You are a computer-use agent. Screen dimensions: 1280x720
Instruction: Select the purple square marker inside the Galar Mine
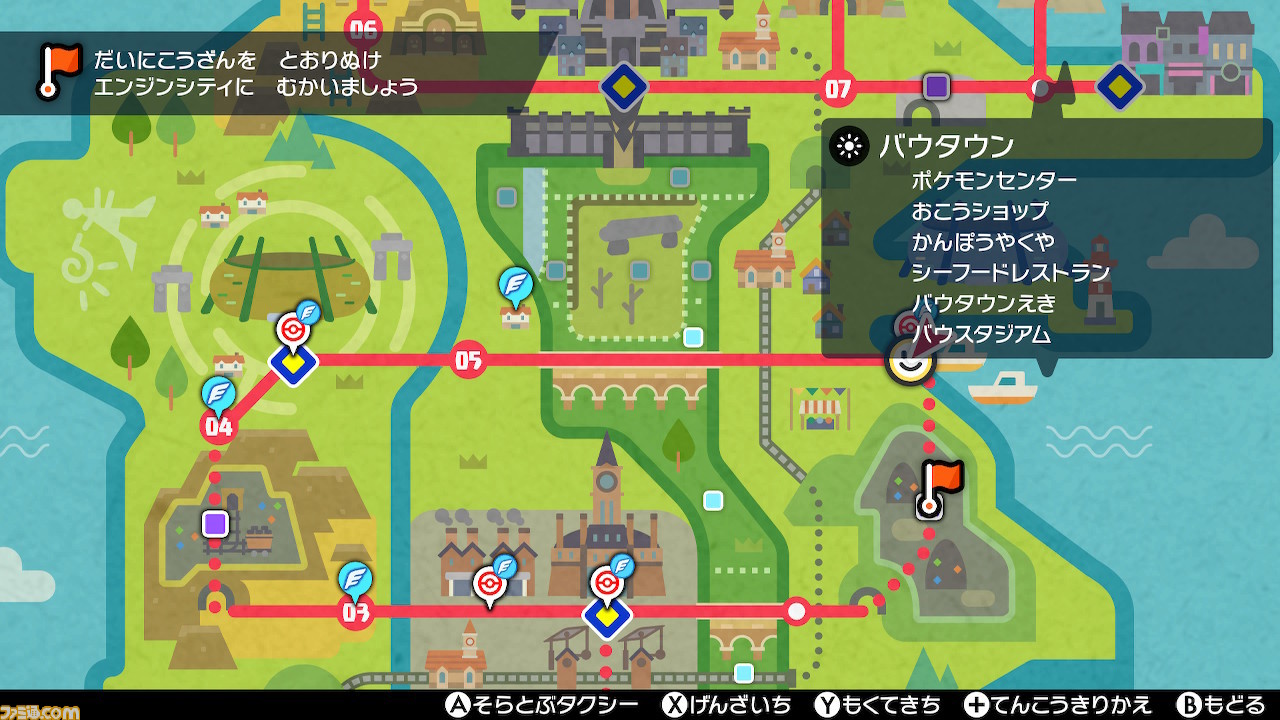tap(214, 523)
